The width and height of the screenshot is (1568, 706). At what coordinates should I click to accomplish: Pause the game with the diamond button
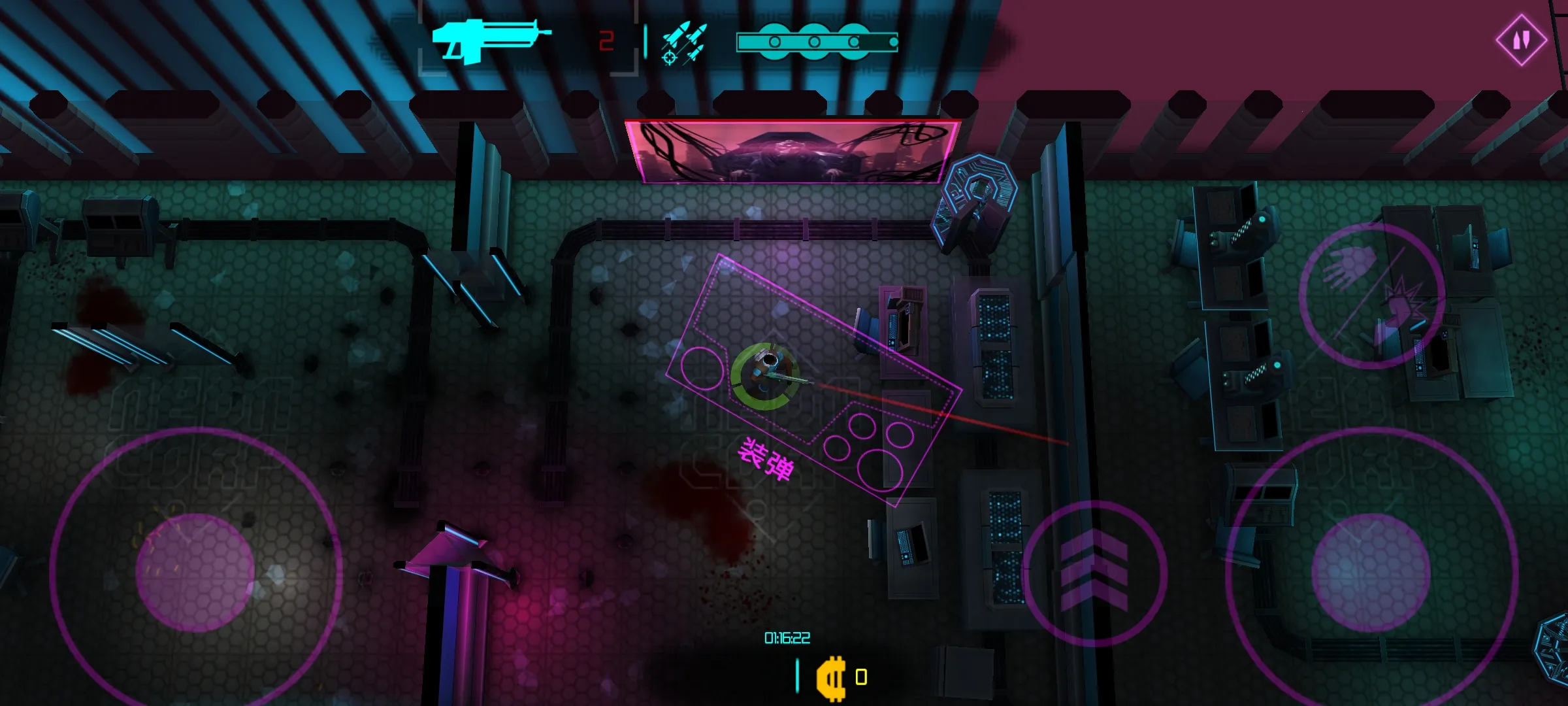[1521, 41]
